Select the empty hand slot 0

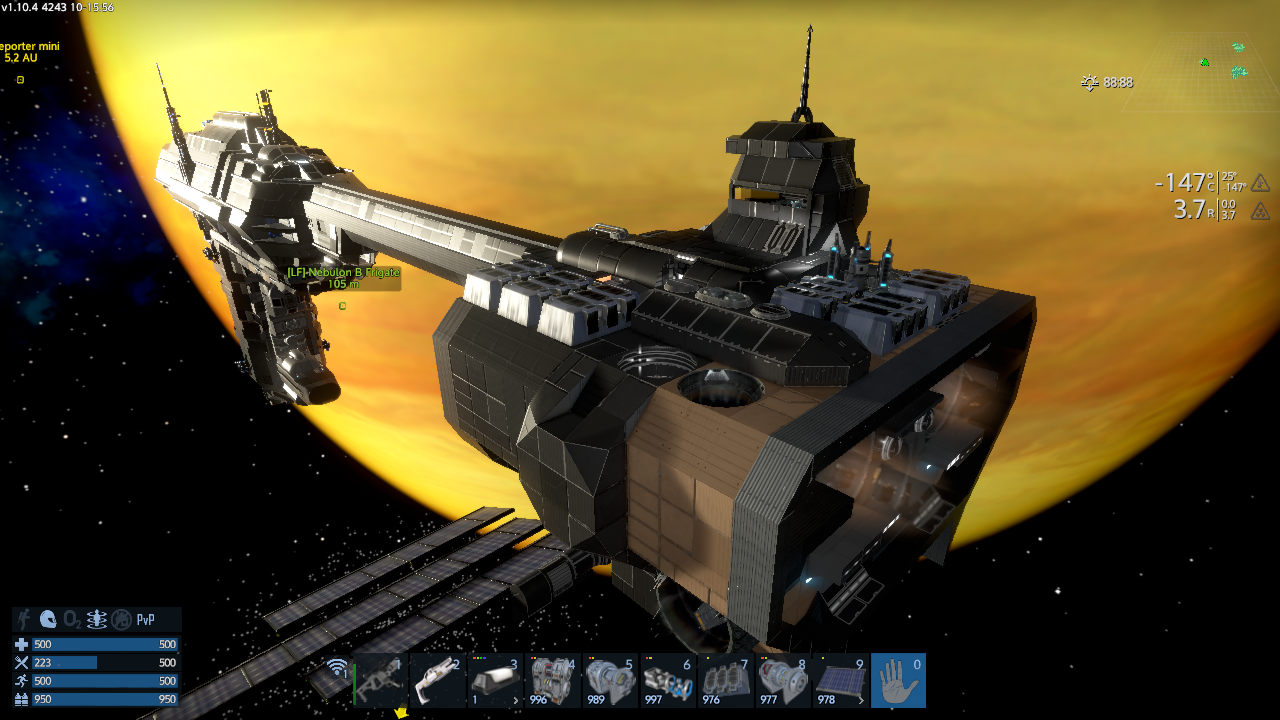(898, 681)
